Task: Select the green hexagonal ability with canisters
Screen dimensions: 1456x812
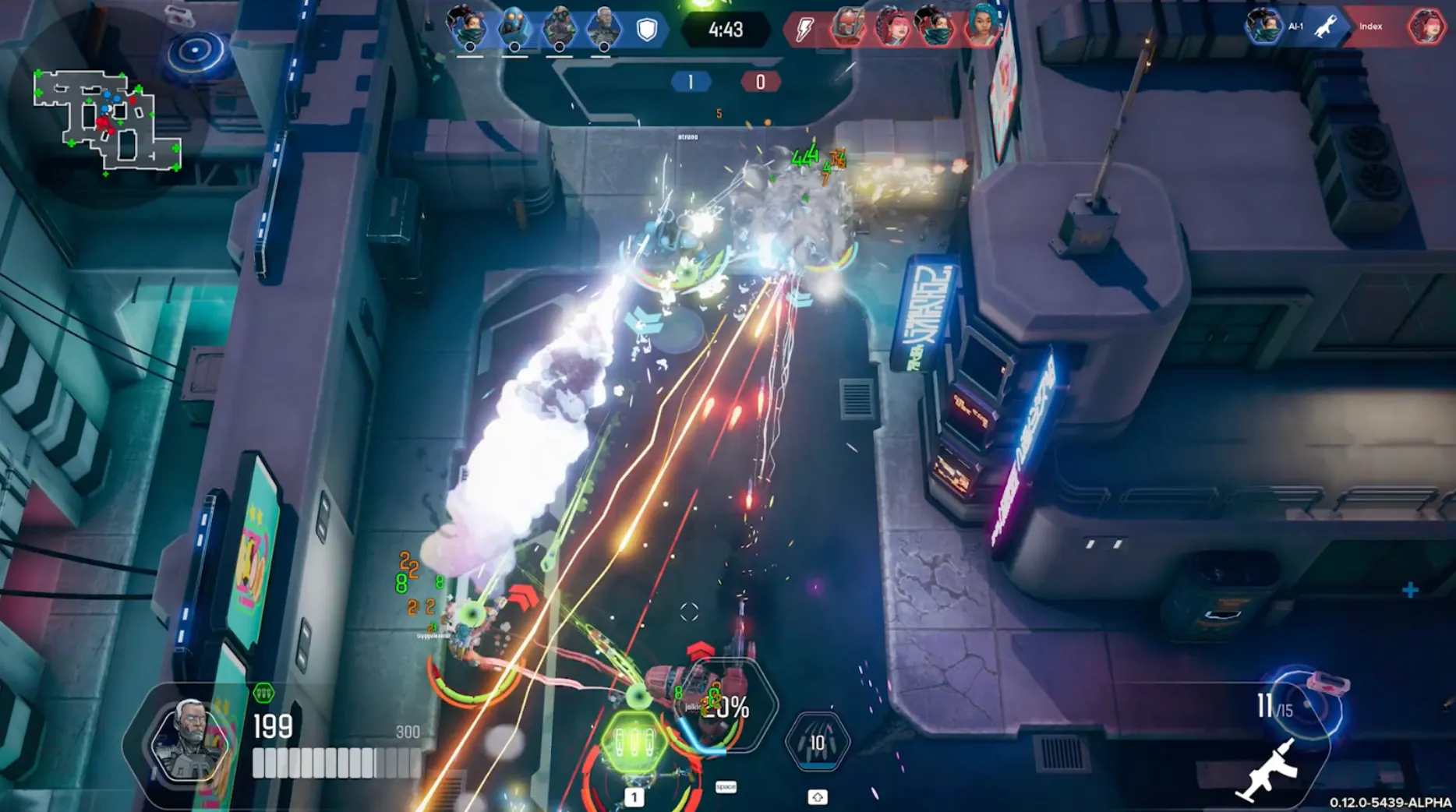Action: click(634, 743)
